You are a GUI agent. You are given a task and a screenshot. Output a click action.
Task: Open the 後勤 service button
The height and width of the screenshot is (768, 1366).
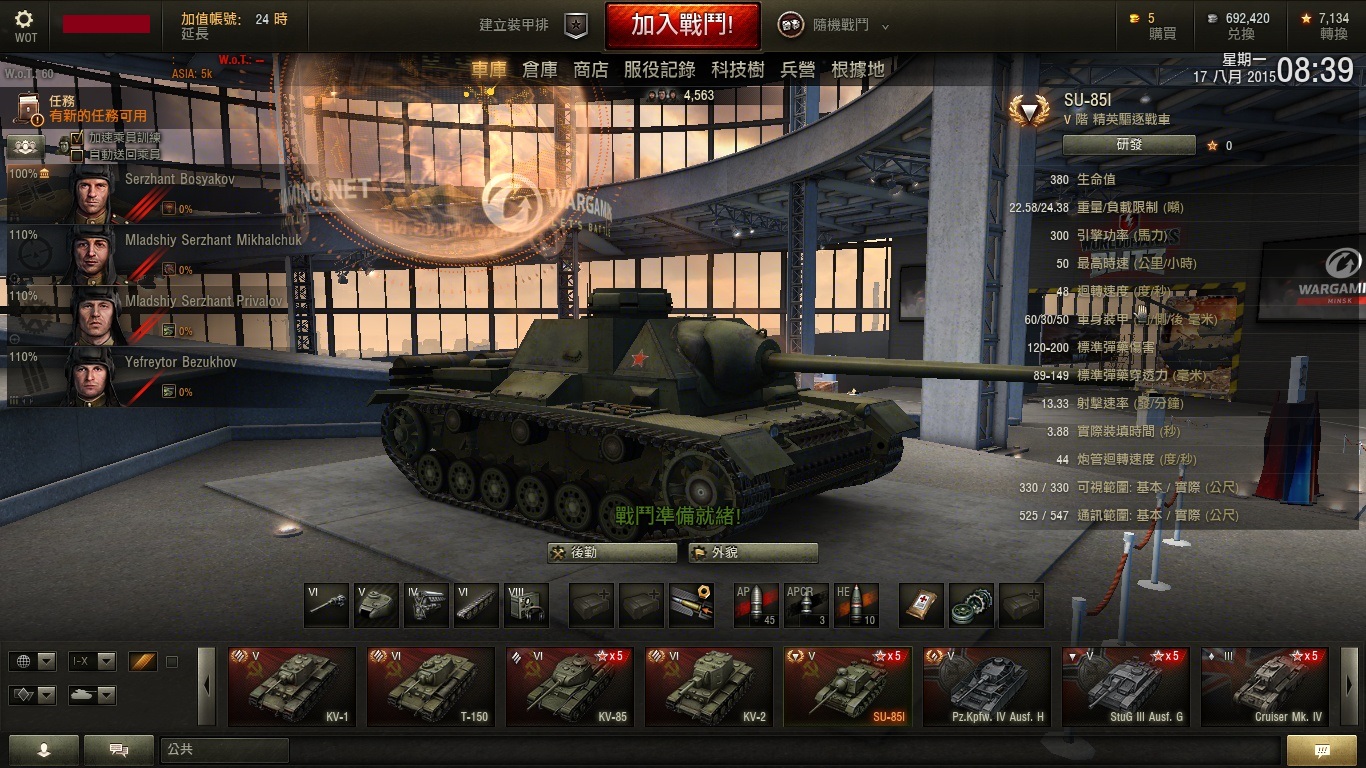pyautogui.click(x=612, y=553)
